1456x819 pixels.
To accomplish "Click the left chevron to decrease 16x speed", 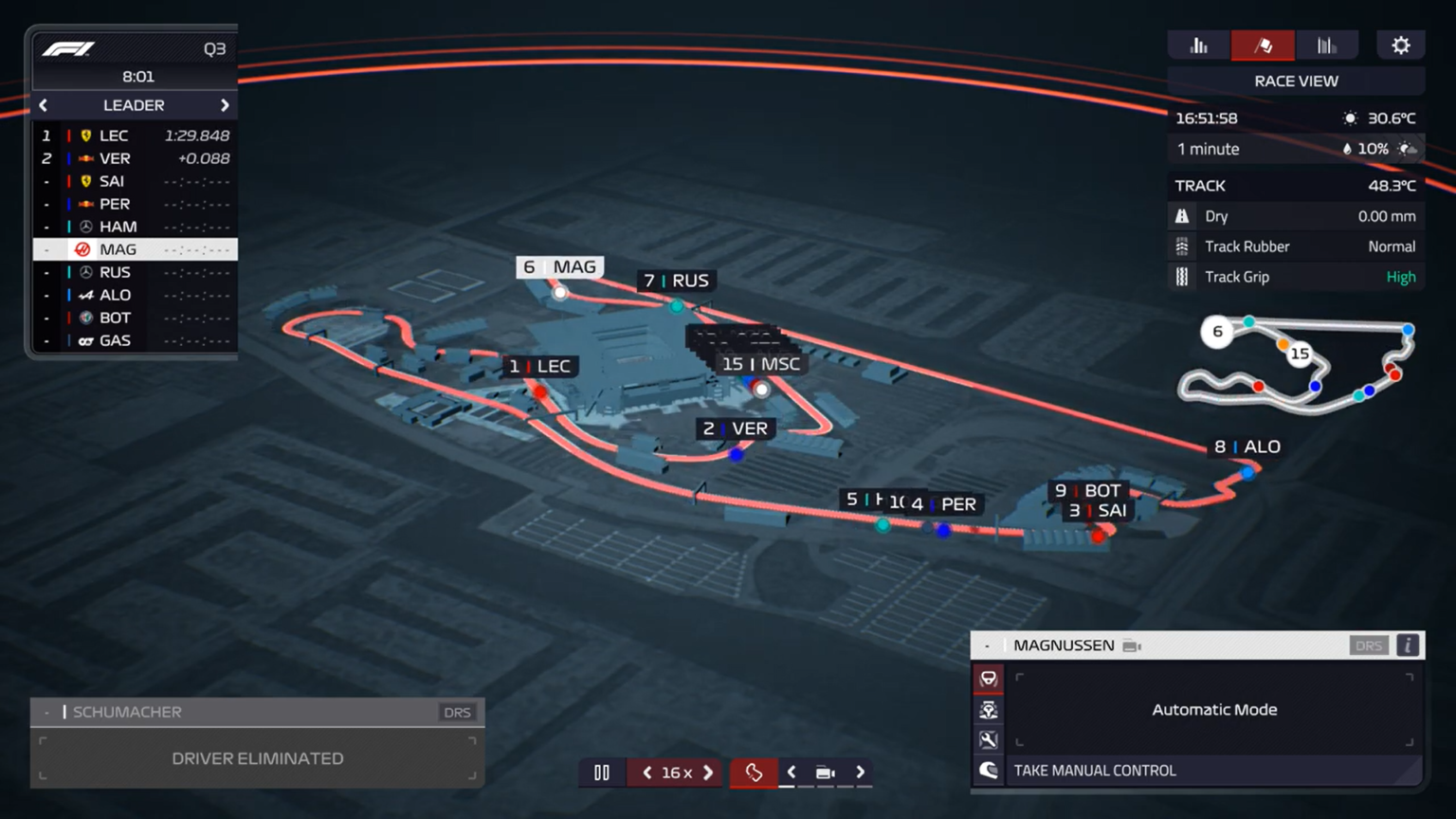I will (x=647, y=773).
